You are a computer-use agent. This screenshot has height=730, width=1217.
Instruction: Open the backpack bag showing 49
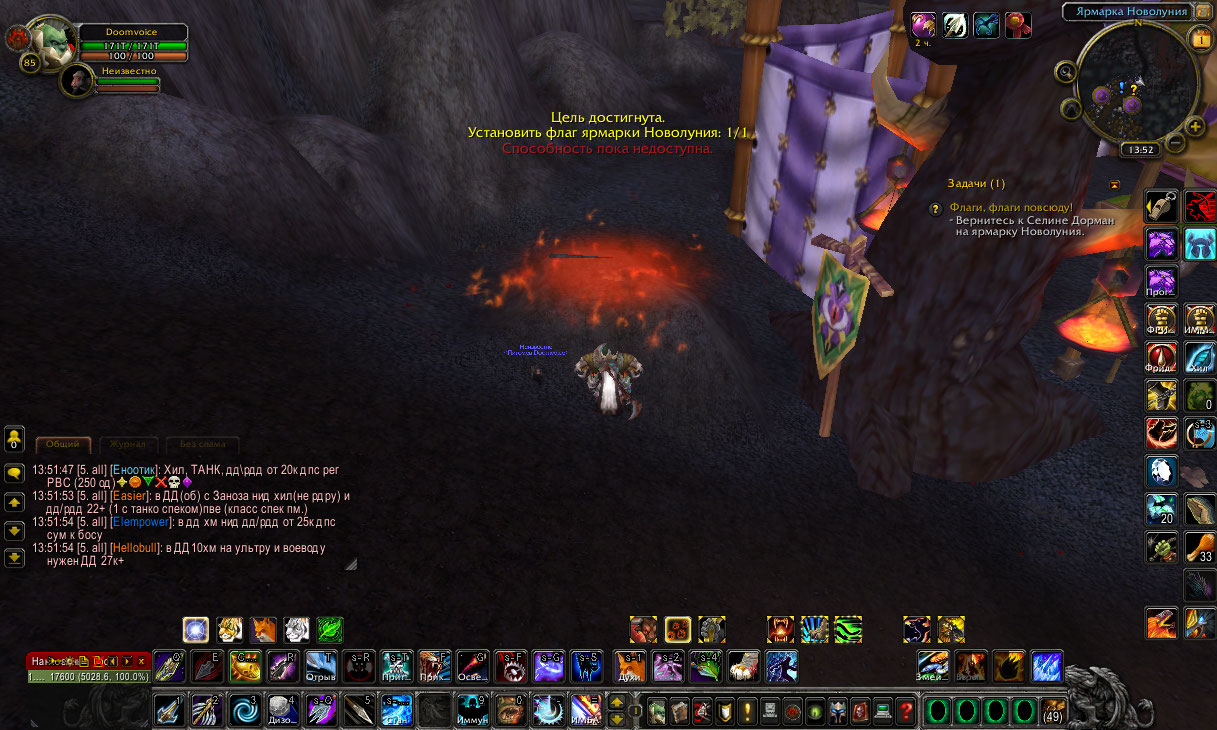[x=1052, y=711]
